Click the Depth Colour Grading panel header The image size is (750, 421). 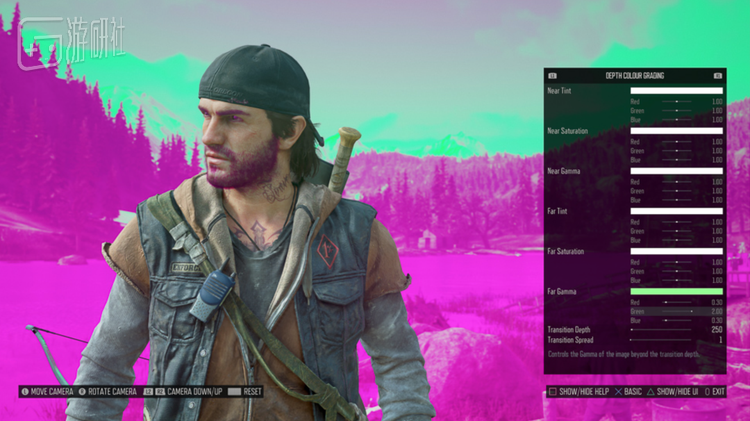tap(634, 76)
